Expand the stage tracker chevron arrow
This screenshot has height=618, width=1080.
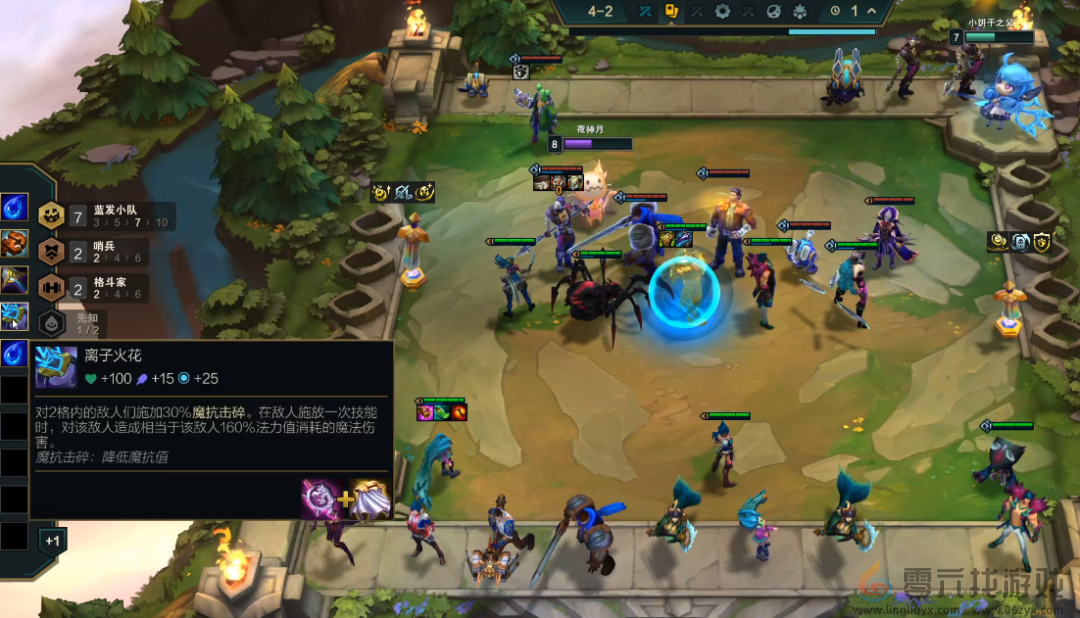pos(871,11)
